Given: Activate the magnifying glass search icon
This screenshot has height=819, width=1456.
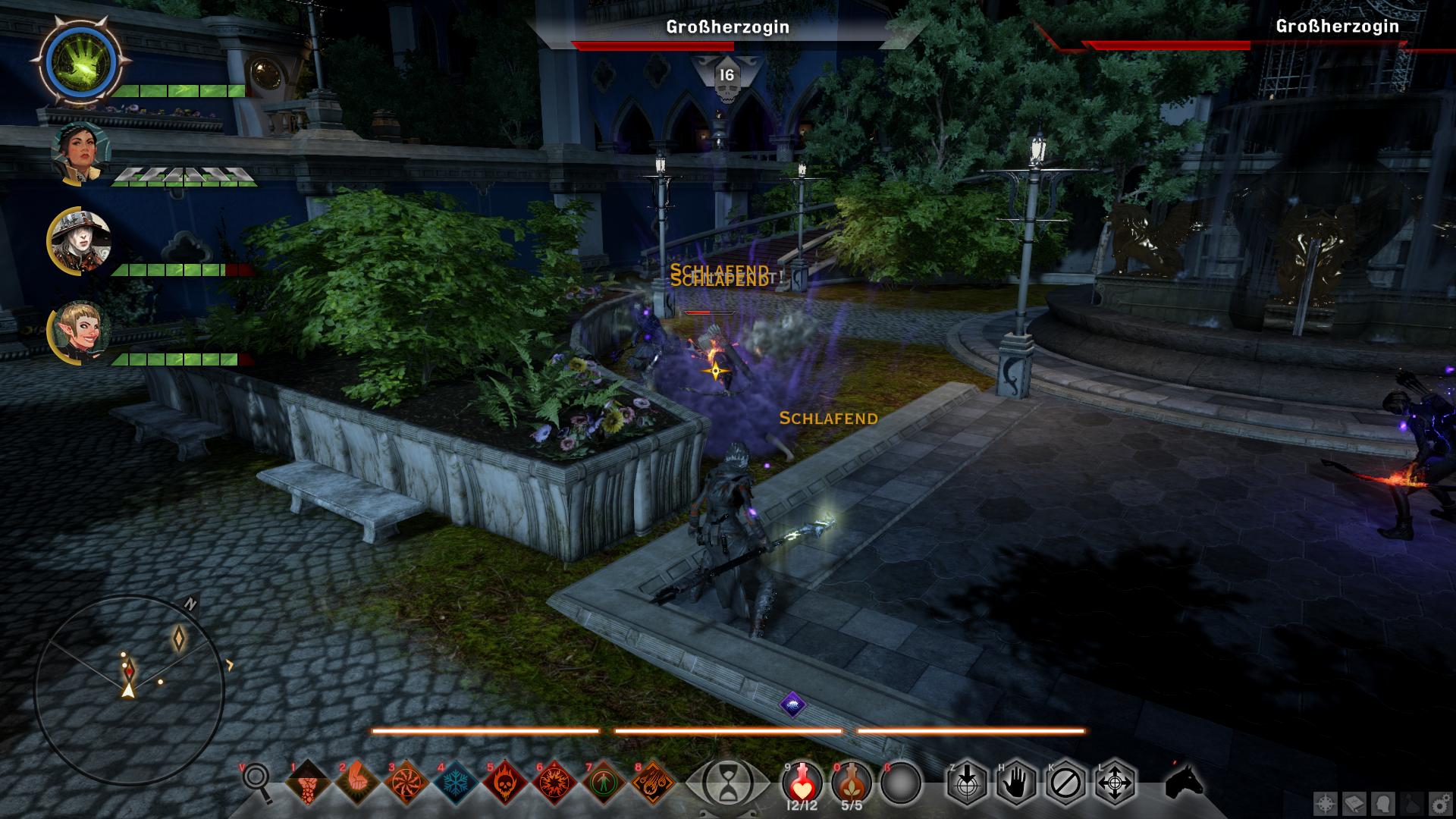Looking at the screenshot, I should (258, 781).
